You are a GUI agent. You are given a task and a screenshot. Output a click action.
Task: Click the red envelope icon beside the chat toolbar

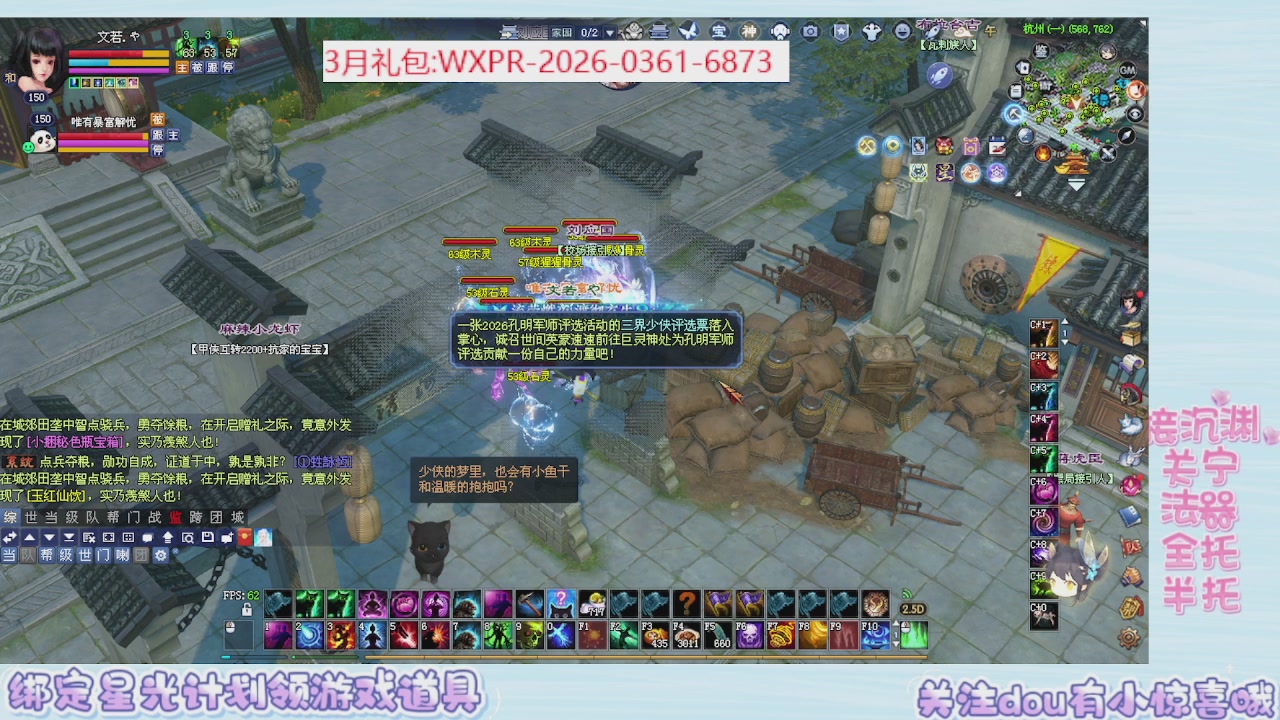(x=244, y=536)
